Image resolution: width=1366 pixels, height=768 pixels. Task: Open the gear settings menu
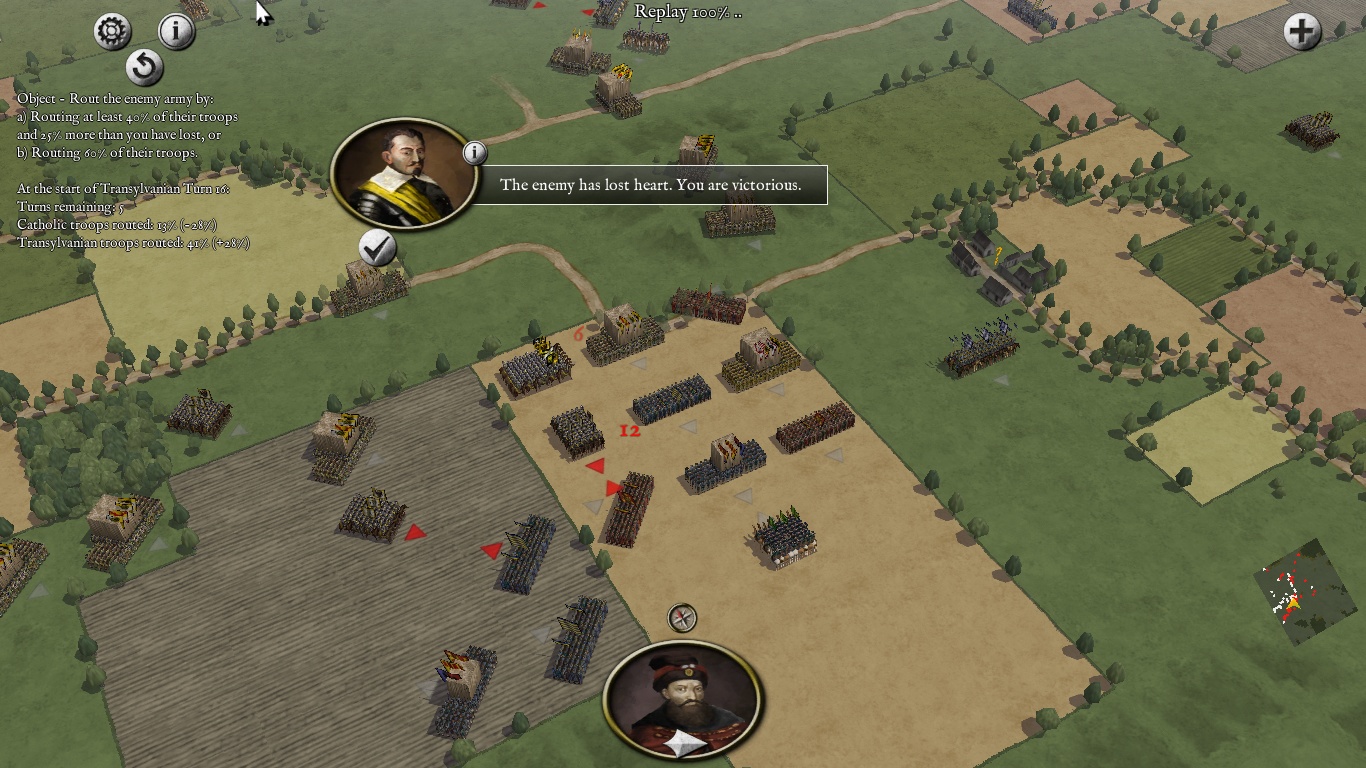(112, 32)
